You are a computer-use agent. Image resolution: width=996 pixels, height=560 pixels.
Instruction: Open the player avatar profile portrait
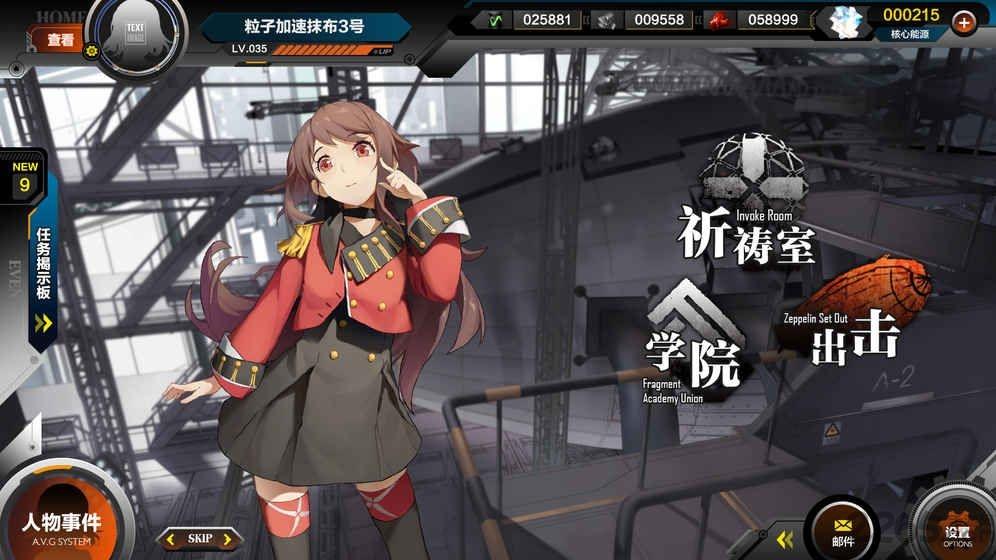(137, 37)
